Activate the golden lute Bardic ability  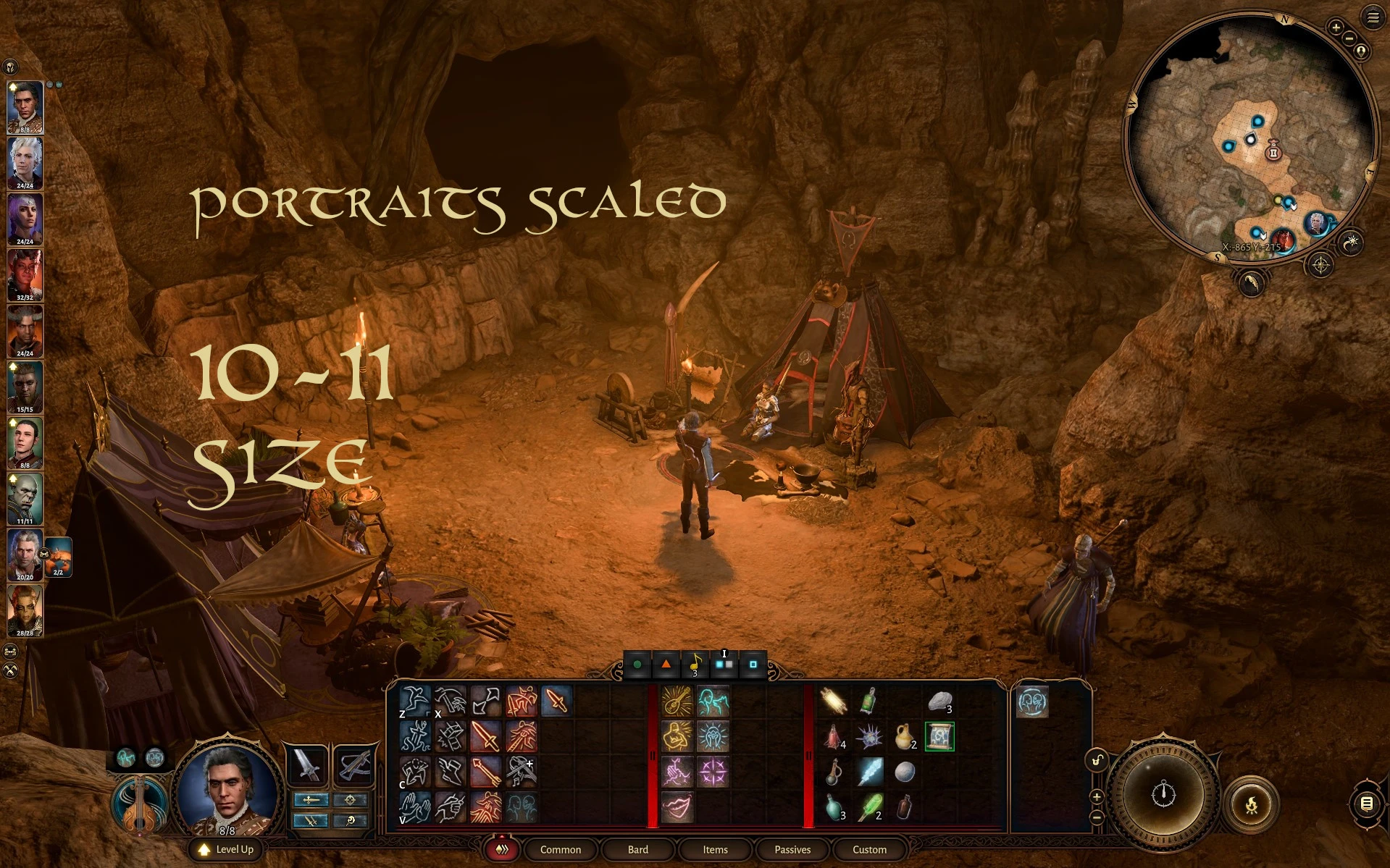(x=677, y=701)
